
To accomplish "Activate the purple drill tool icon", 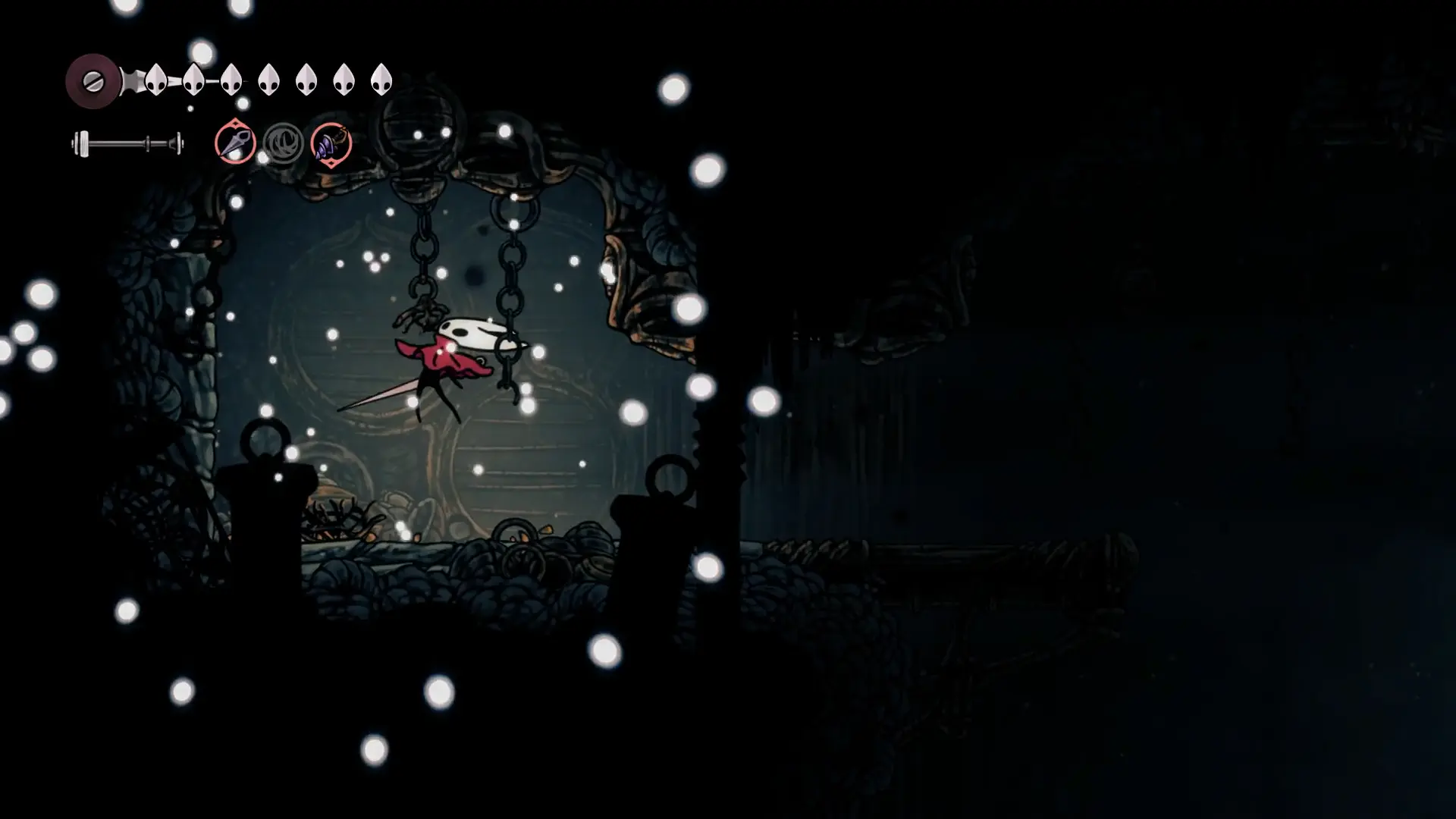I will click(x=331, y=143).
